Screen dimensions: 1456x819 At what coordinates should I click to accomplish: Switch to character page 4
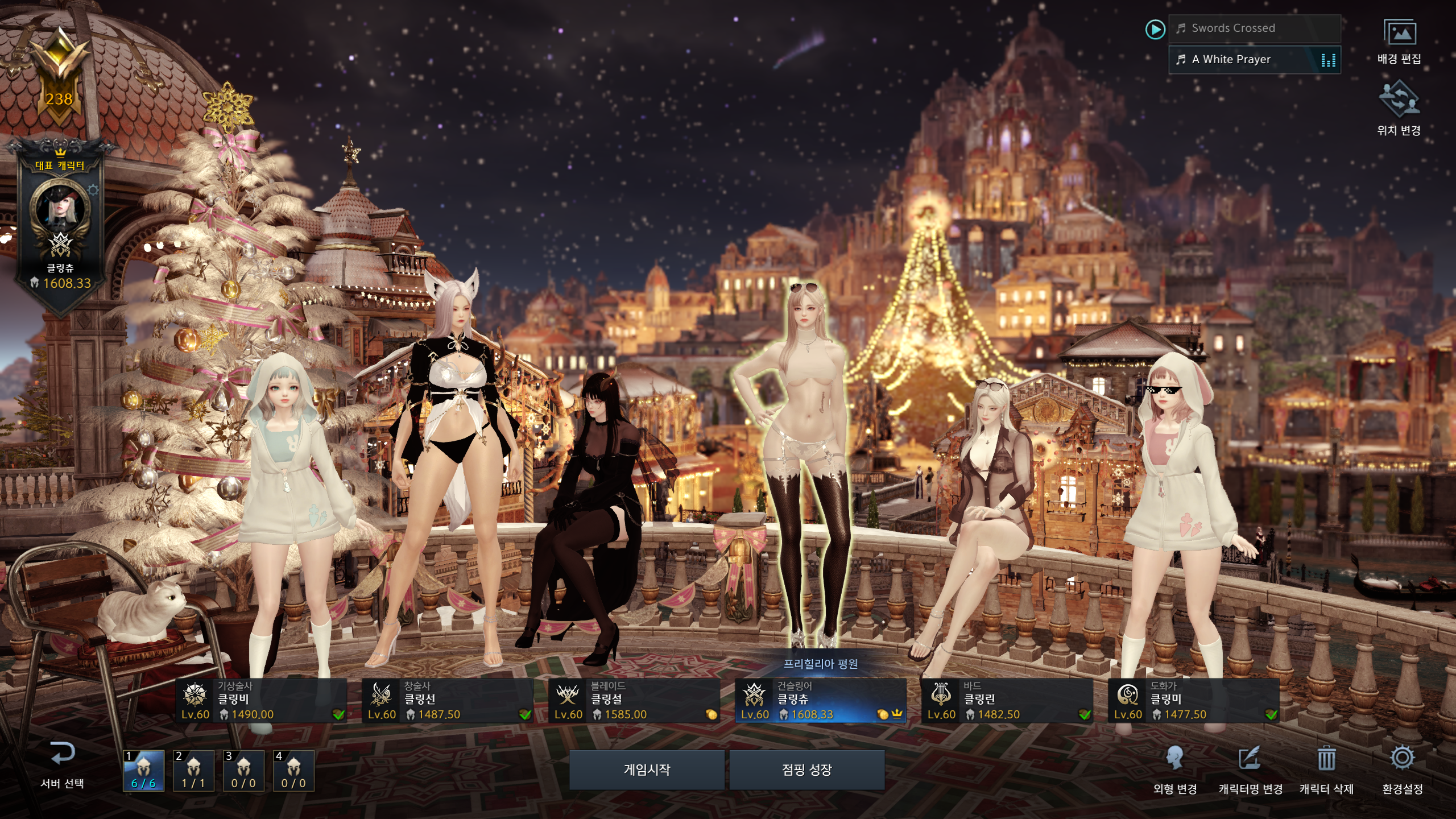click(293, 771)
